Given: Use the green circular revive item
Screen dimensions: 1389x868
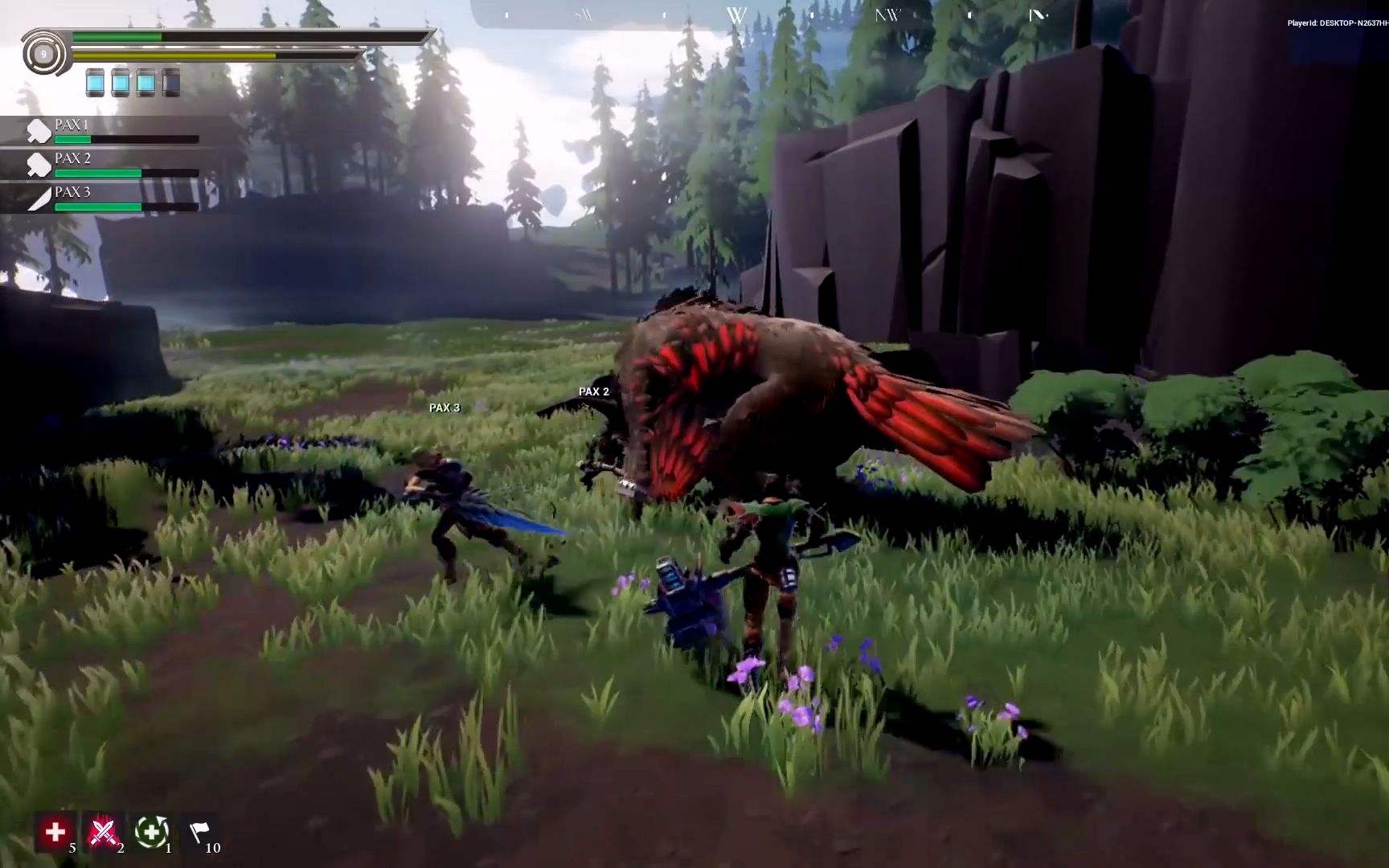Looking at the screenshot, I should (x=151, y=833).
